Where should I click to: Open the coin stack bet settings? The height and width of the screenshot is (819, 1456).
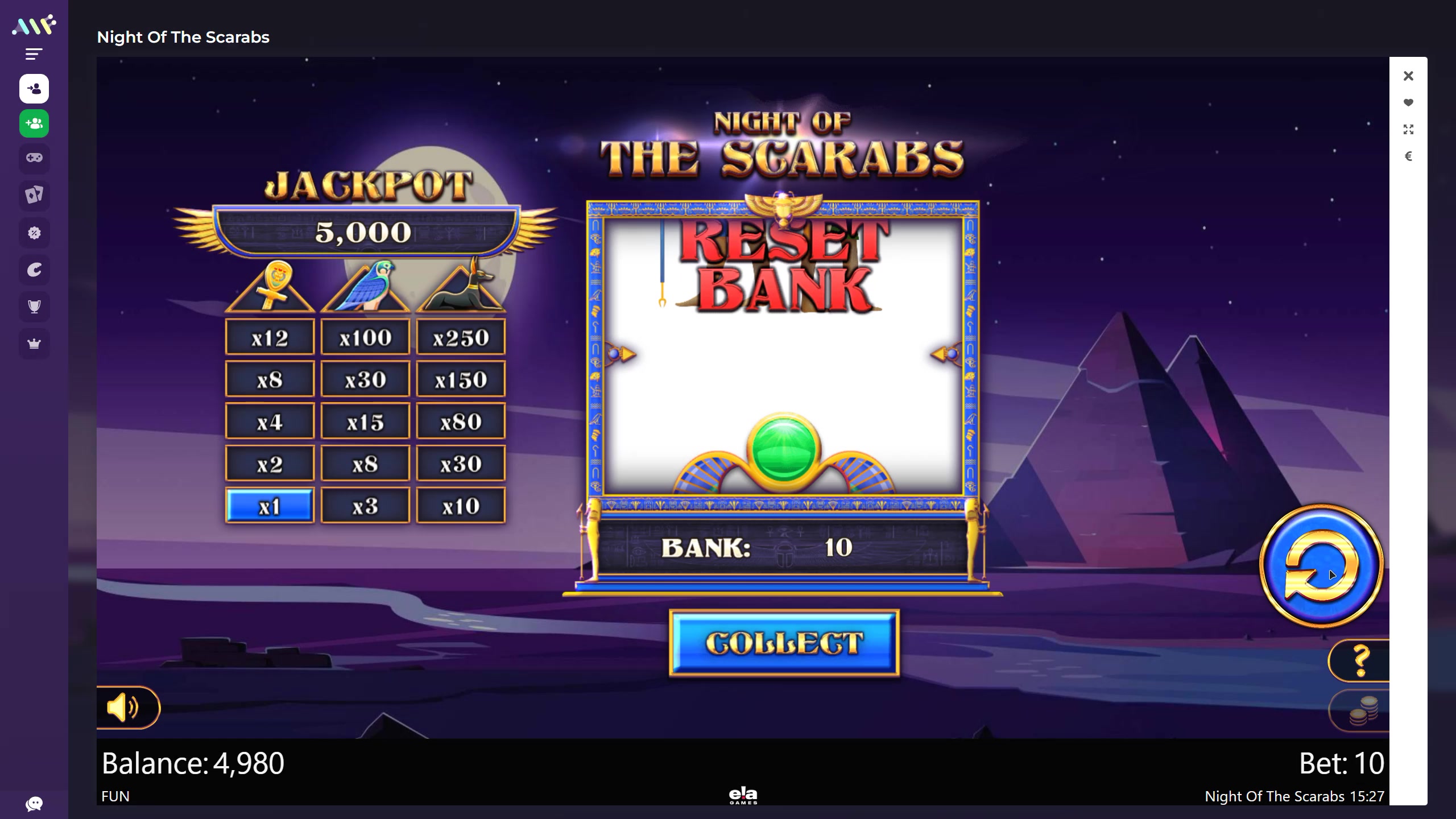[x=1363, y=711]
